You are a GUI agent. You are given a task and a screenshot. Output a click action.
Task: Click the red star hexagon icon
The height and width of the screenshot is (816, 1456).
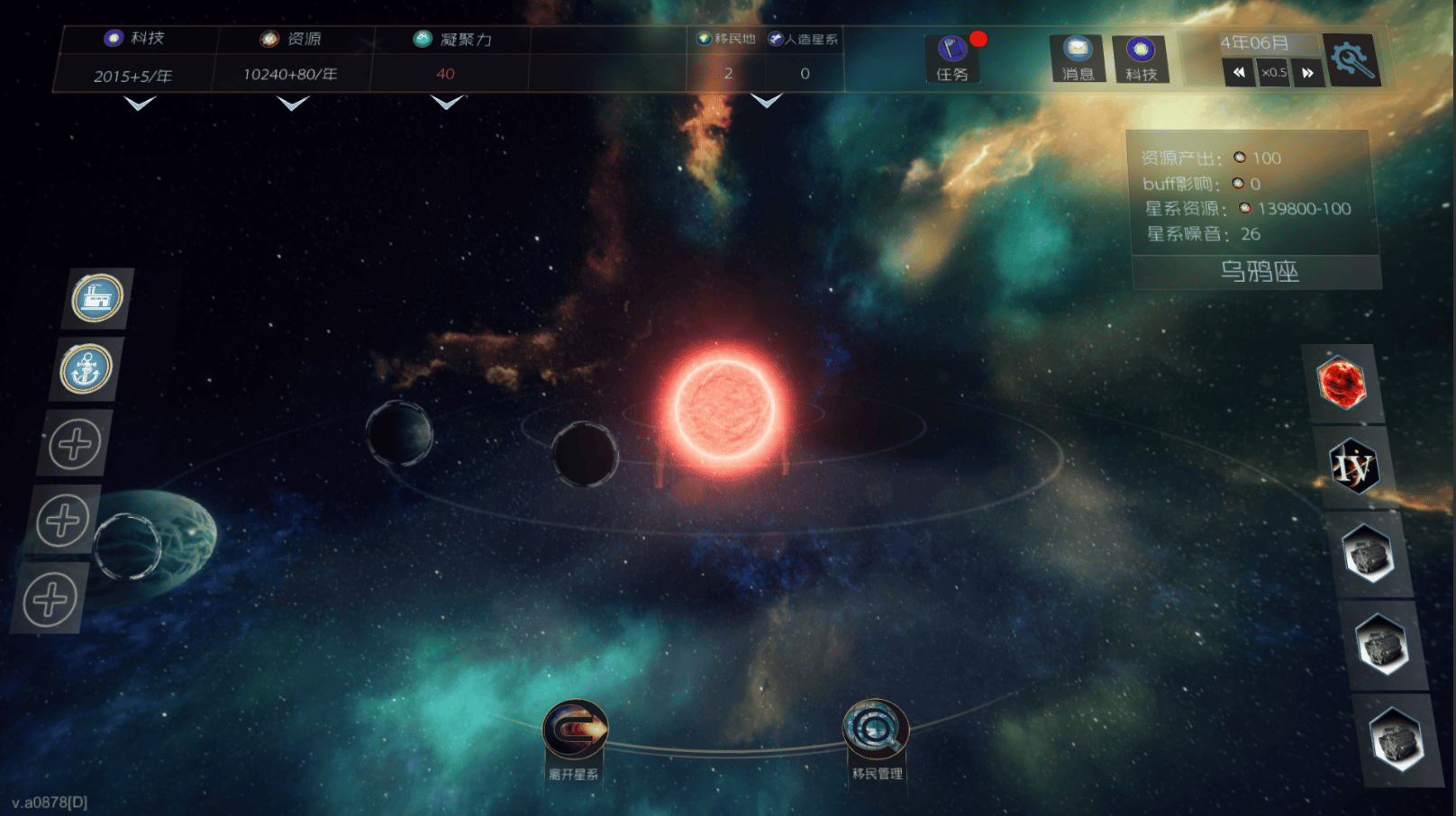click(x=1342, y=383)
